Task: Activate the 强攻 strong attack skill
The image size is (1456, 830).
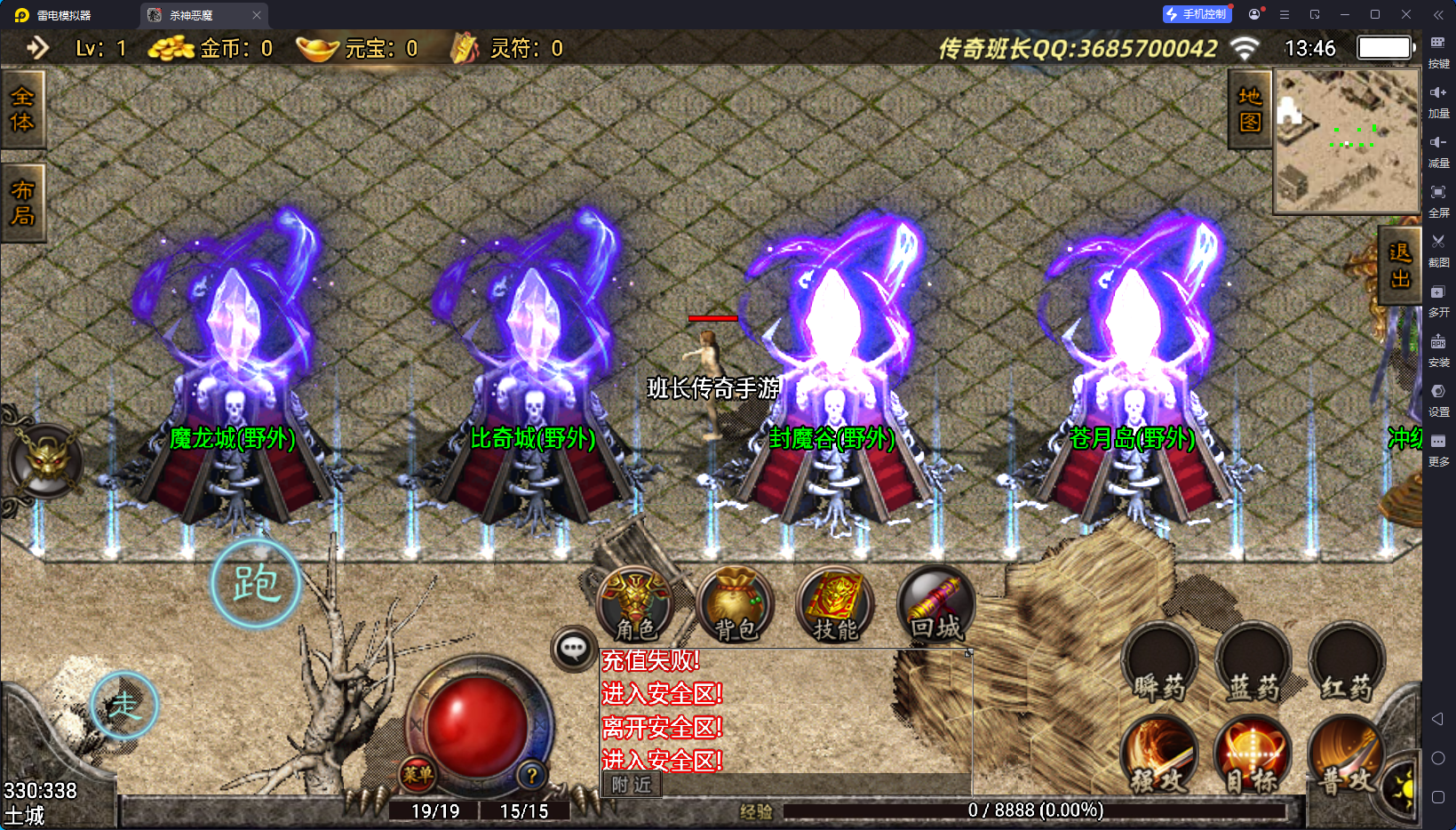Action: pos(1159,755)
